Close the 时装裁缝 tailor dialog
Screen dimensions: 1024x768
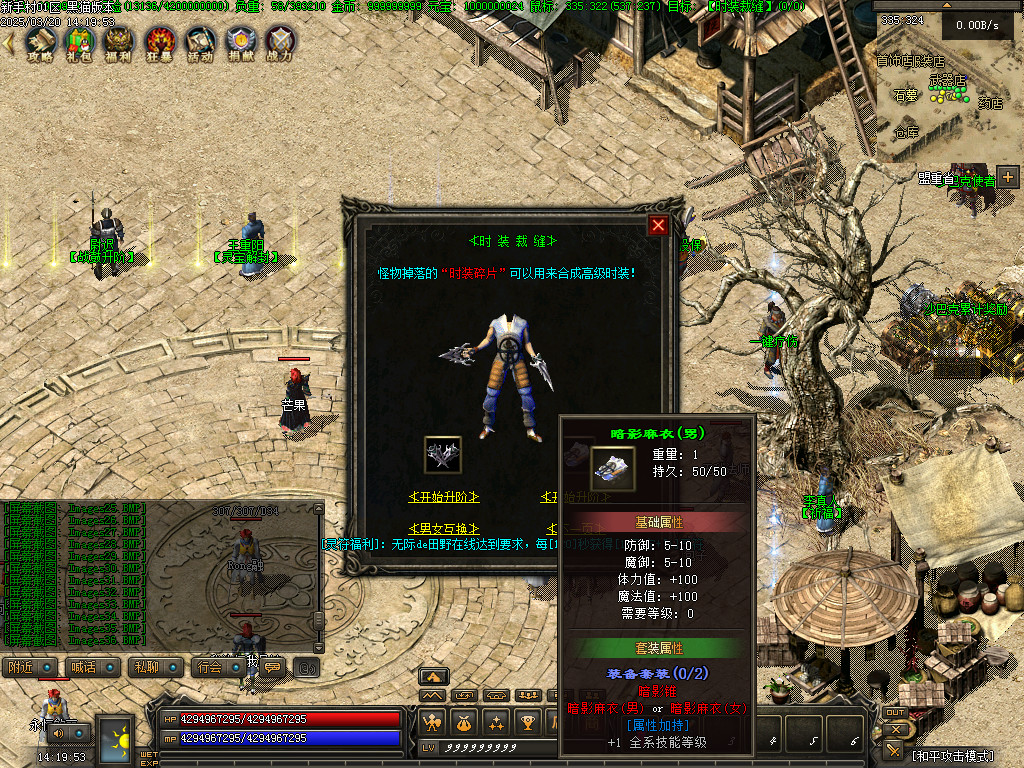pyautogui.click(x=658, y=225)
